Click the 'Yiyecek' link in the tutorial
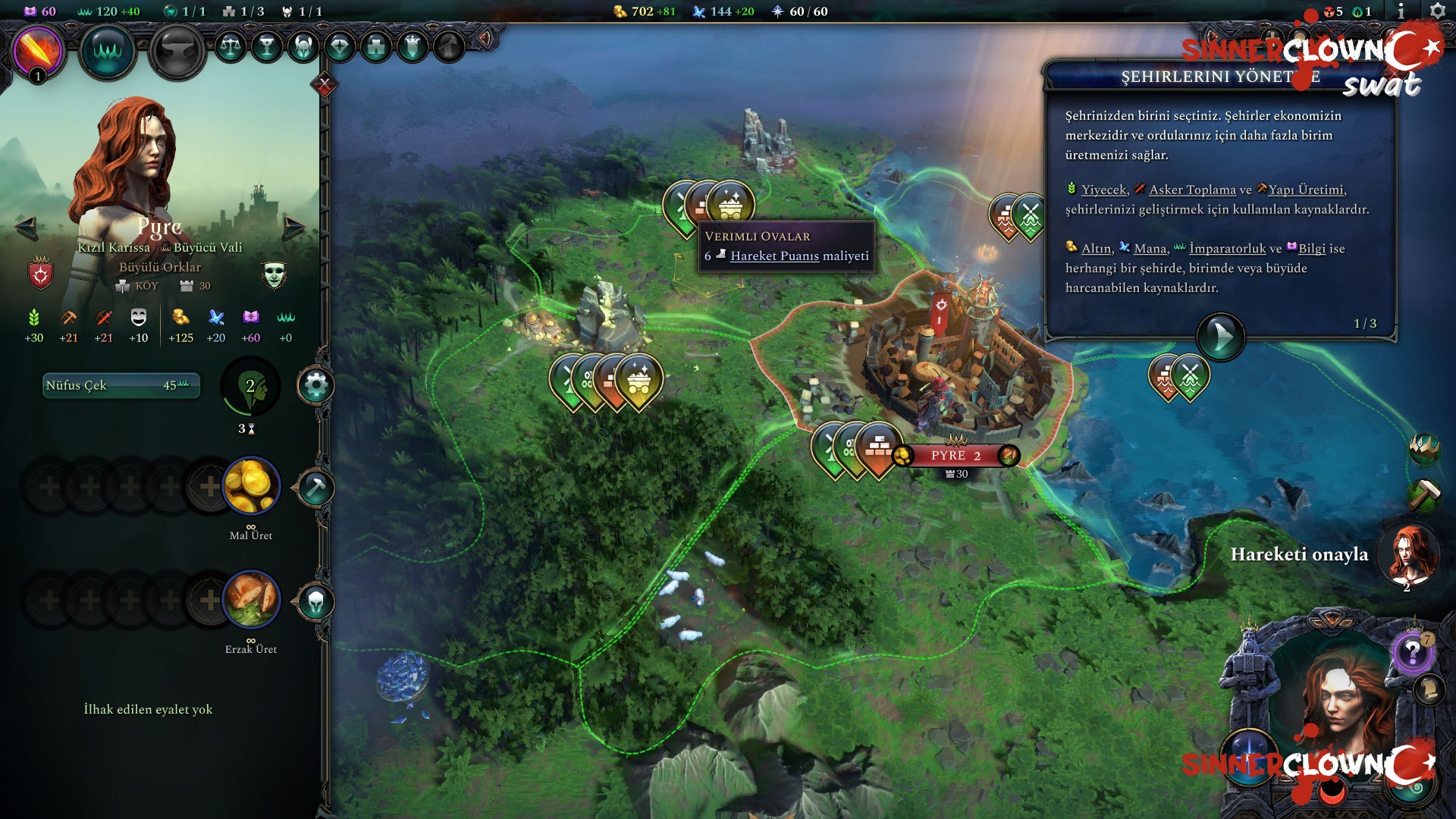Screen dimensions: 1456x819 [x=1103, y=190]
